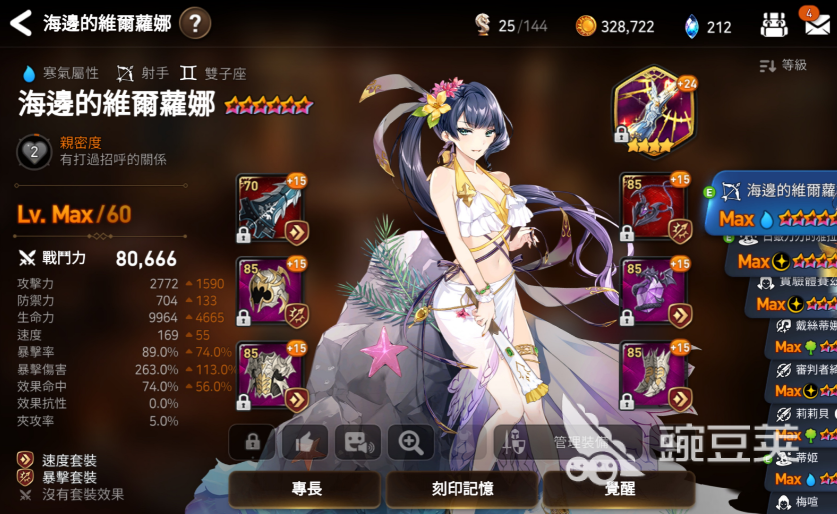Screen dimensions: 837x514
Task: Select the level 85 purple ring slot
Action: click(655, 292)
